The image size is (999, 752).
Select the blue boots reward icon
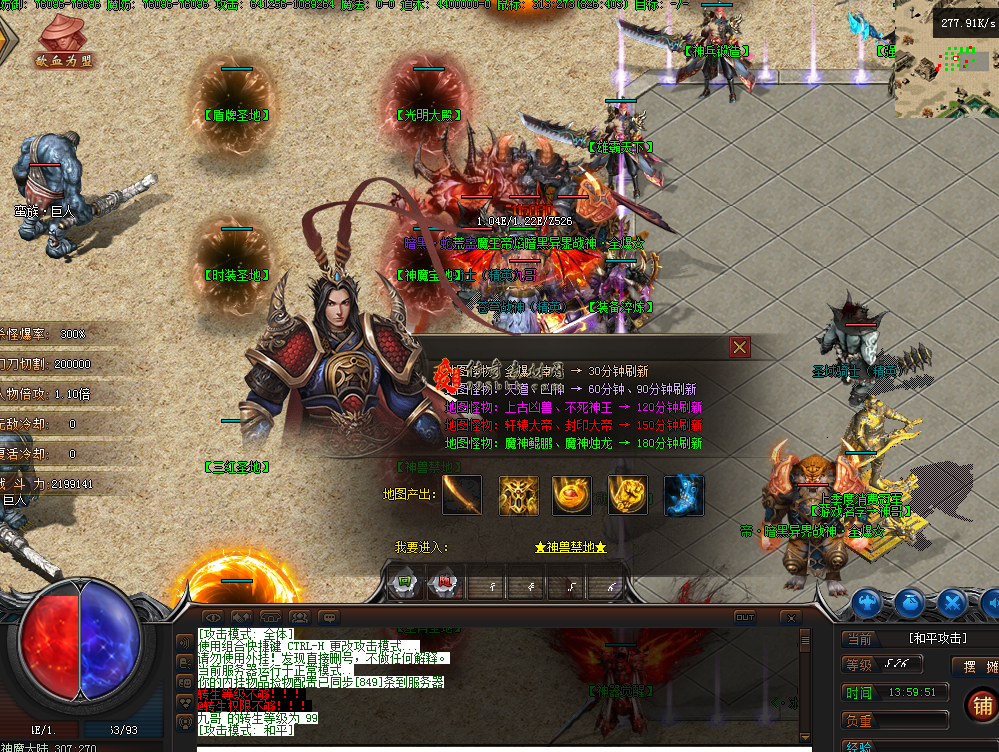click(x=684, y=495)
